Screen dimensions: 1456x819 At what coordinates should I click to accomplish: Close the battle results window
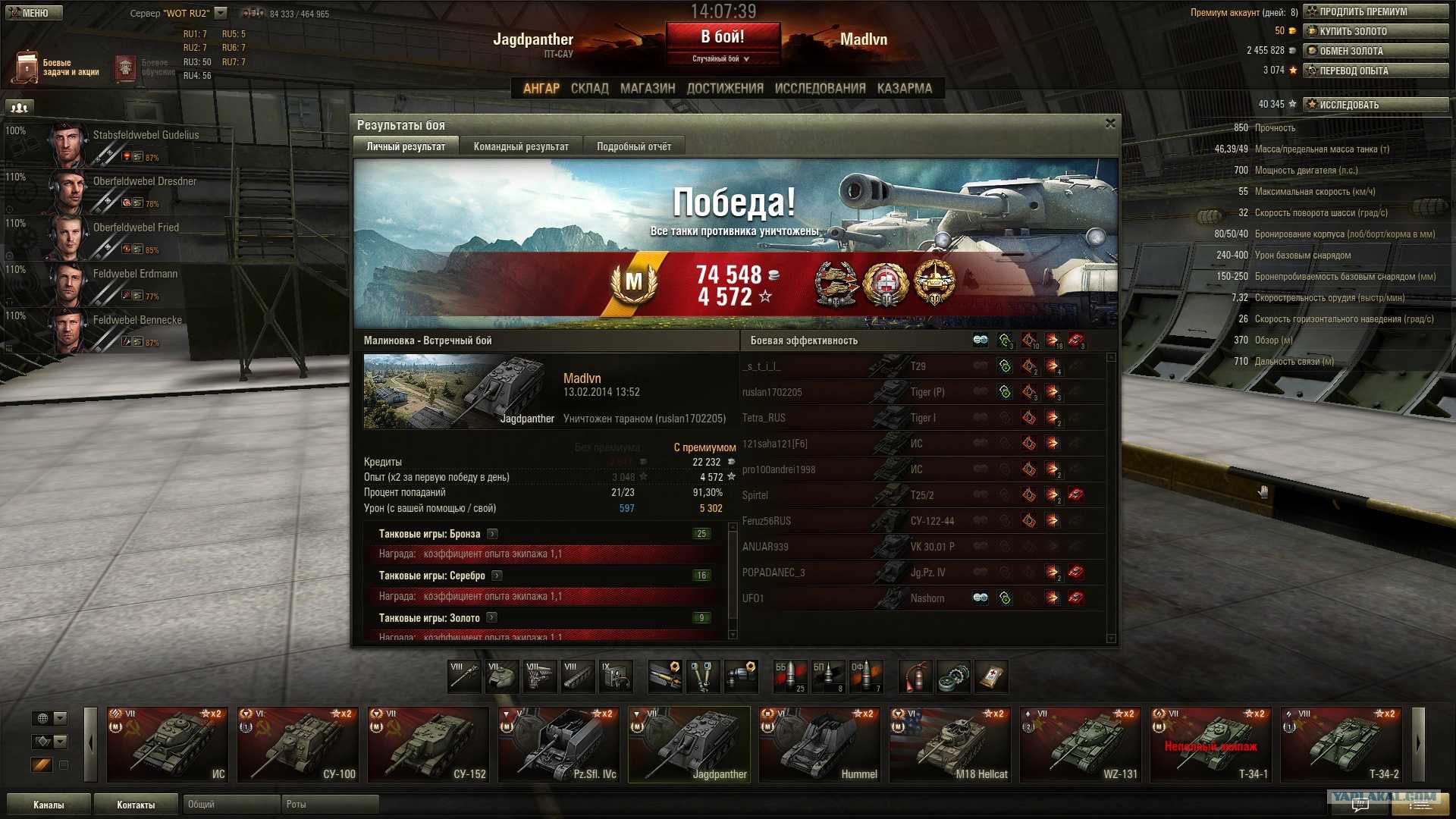tap(1110, 124)
